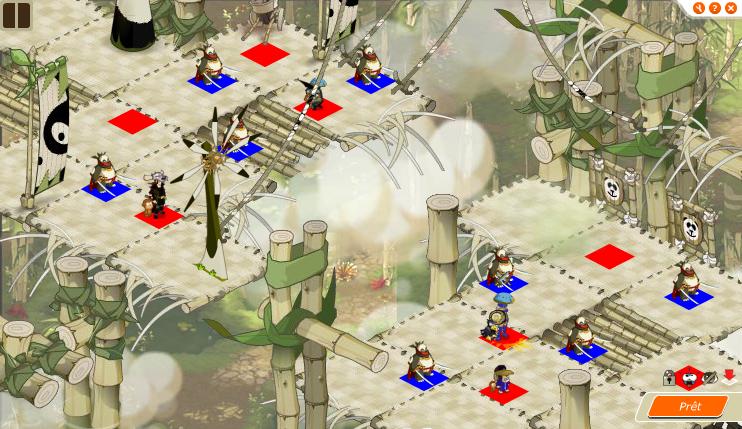Screen dimensions: 742x429
Task: Click the red hexagon creature icon
Action: point(688,378)
